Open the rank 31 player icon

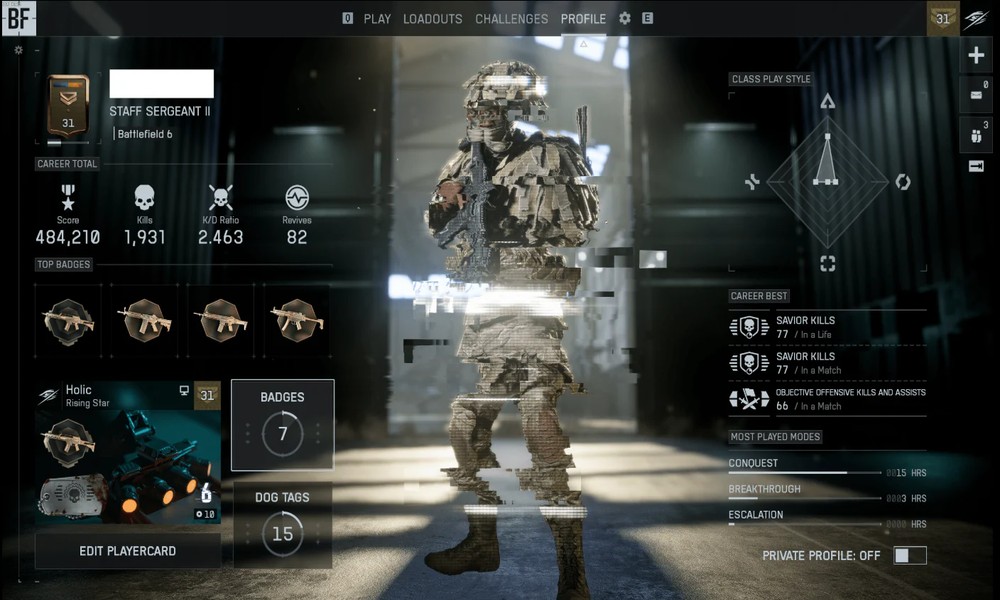pyautogui.click(x=943, y=18)
